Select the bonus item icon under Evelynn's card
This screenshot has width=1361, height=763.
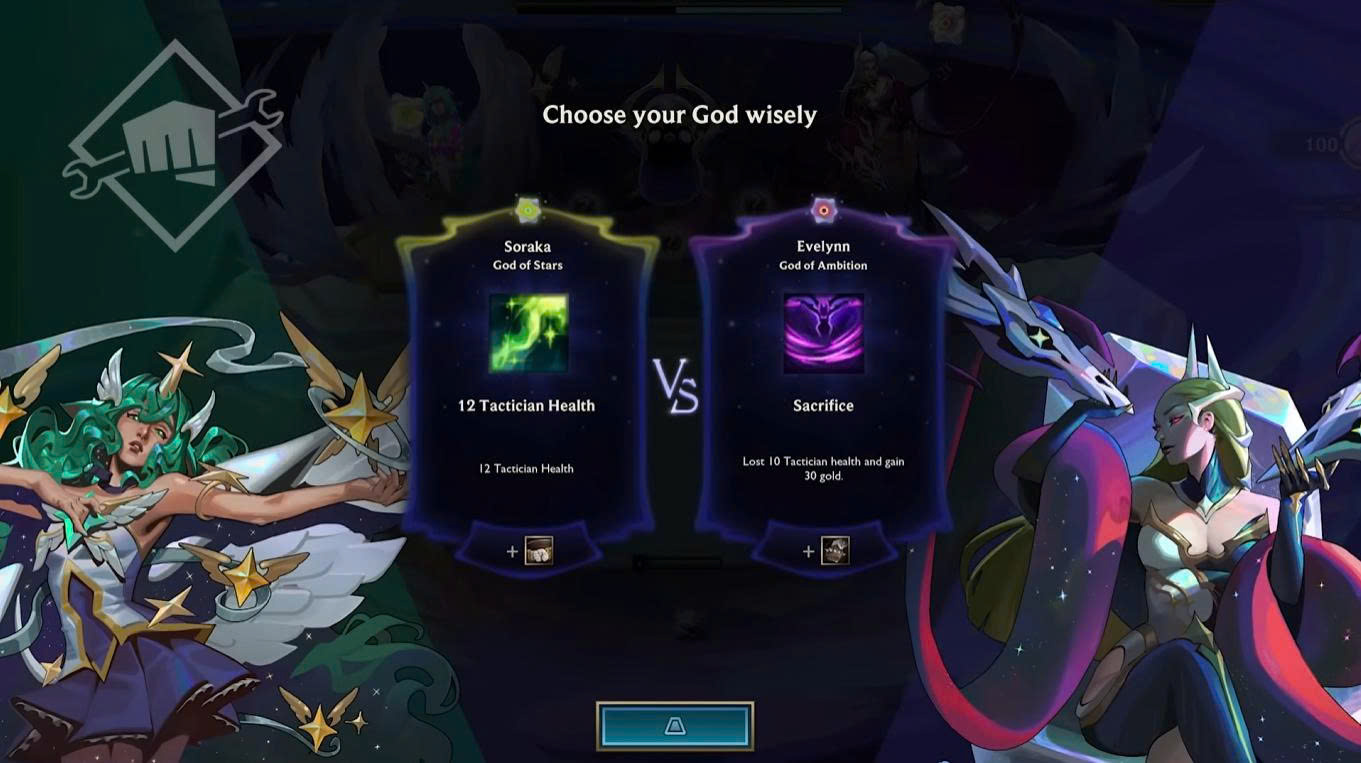tap(835, 551)
